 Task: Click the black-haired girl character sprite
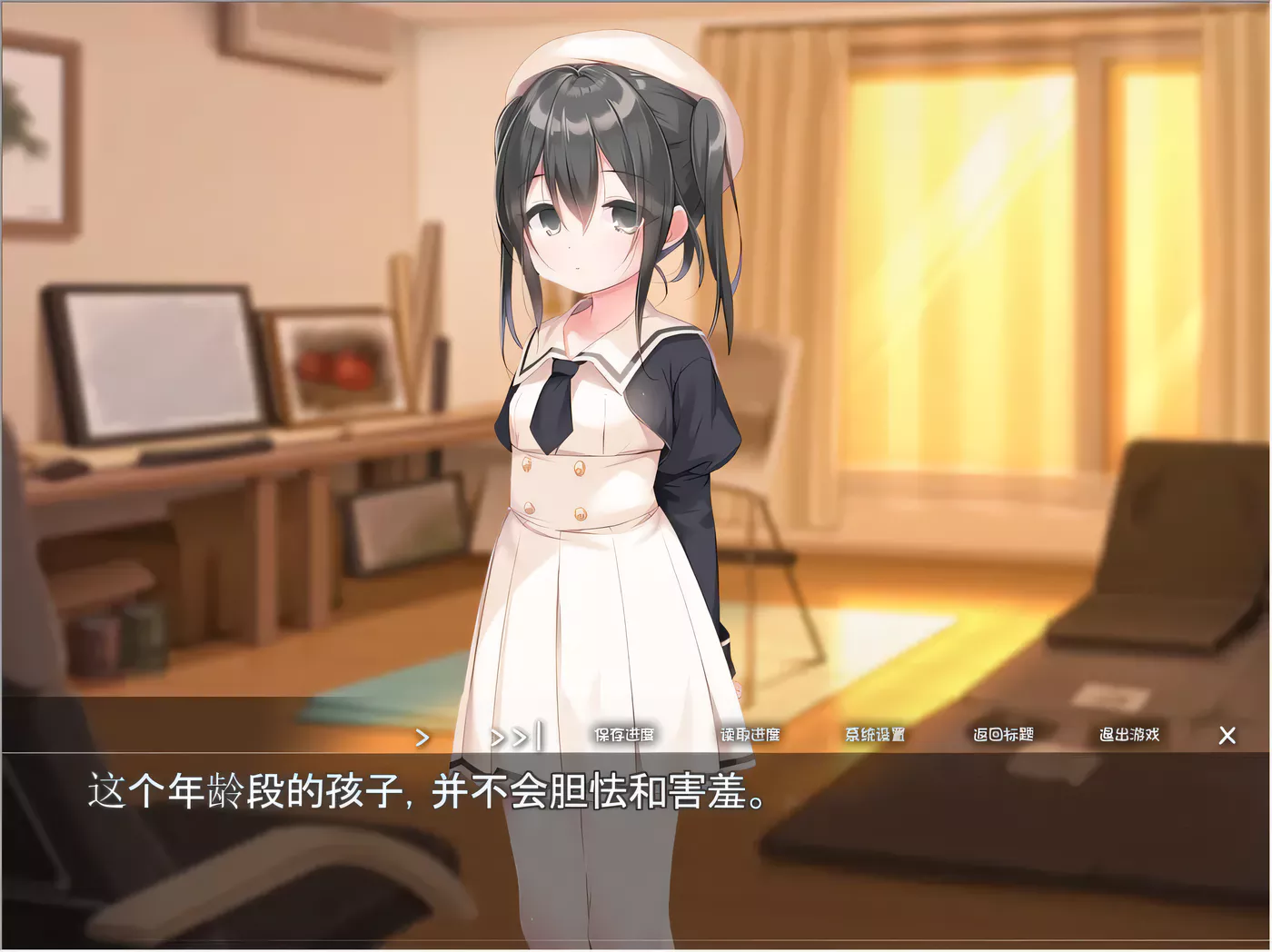(600, 363)
